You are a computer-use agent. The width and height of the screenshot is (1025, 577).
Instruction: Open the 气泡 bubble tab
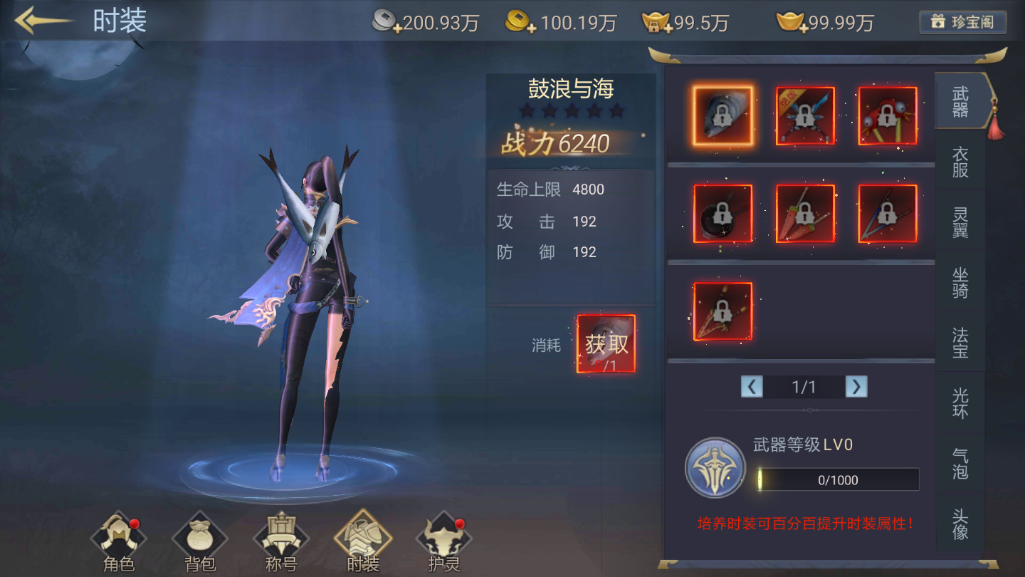960,462
